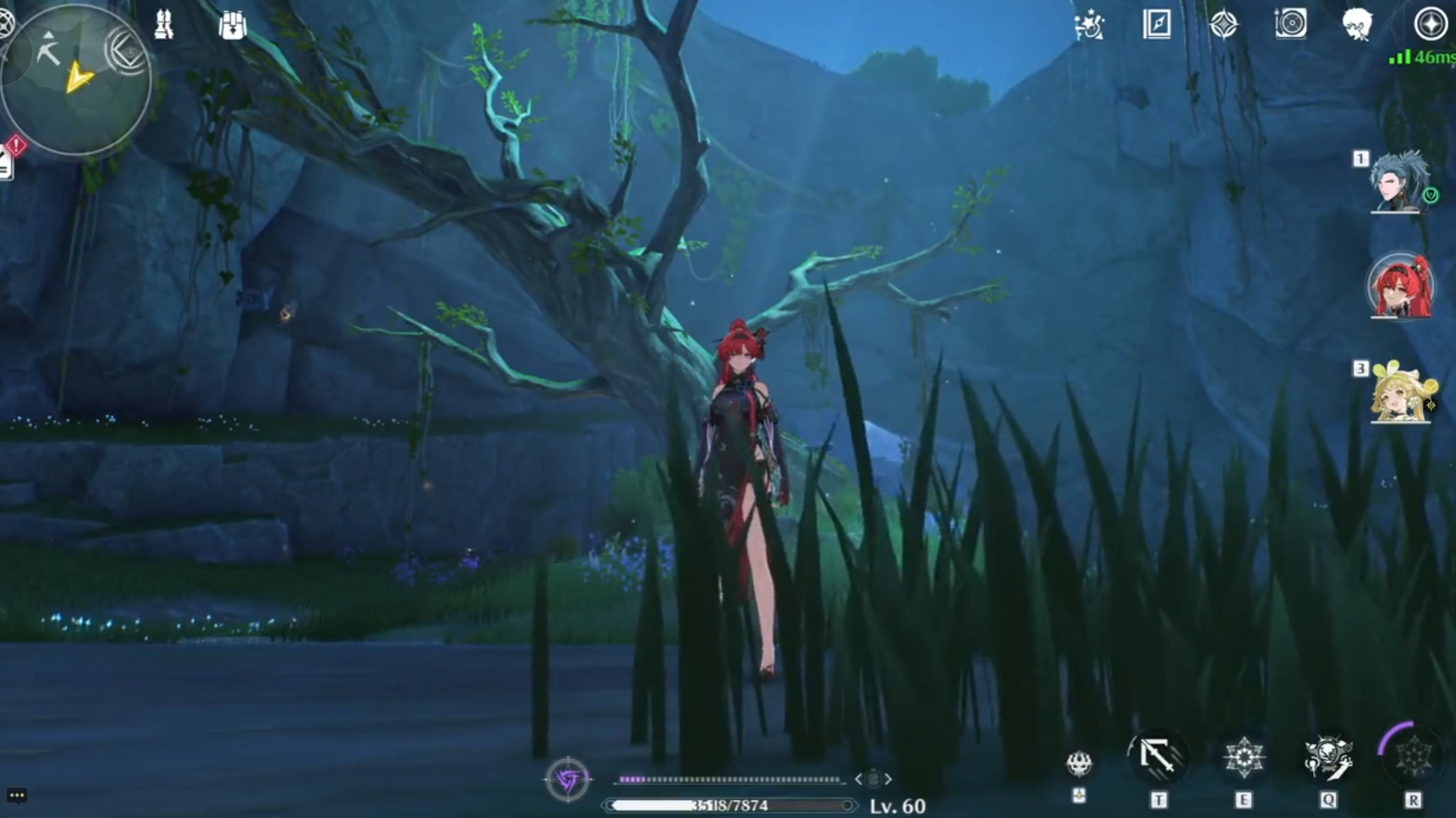The height and width of the screenshot is (818, 1456).
Task: Activate the charging Resonance Liberation ultimate
Action: 1412,756
